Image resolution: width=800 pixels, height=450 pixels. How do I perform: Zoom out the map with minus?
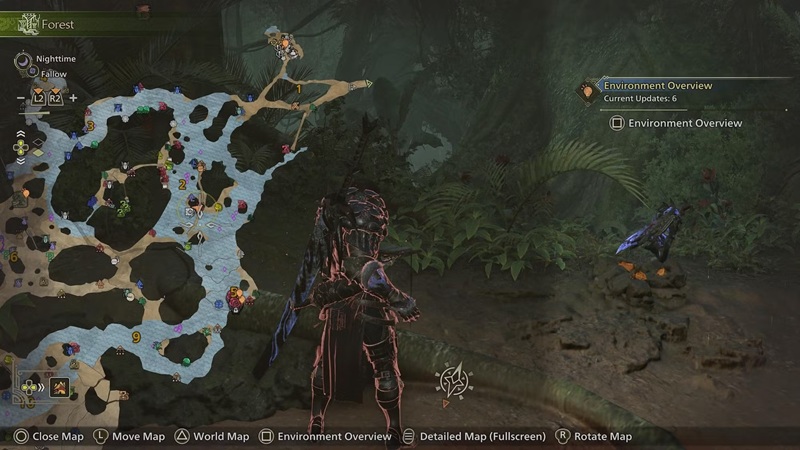(x=21, y=98)
